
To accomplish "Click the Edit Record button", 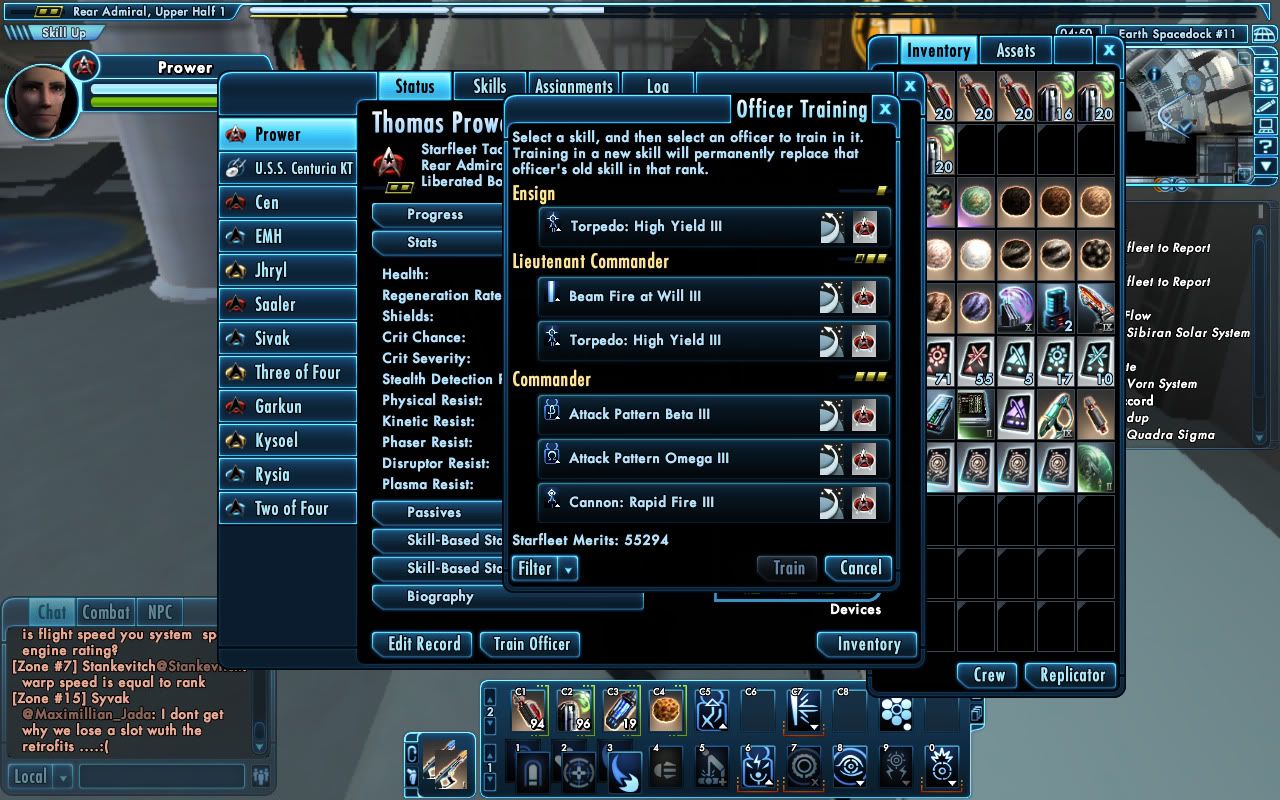I will 424,644.
